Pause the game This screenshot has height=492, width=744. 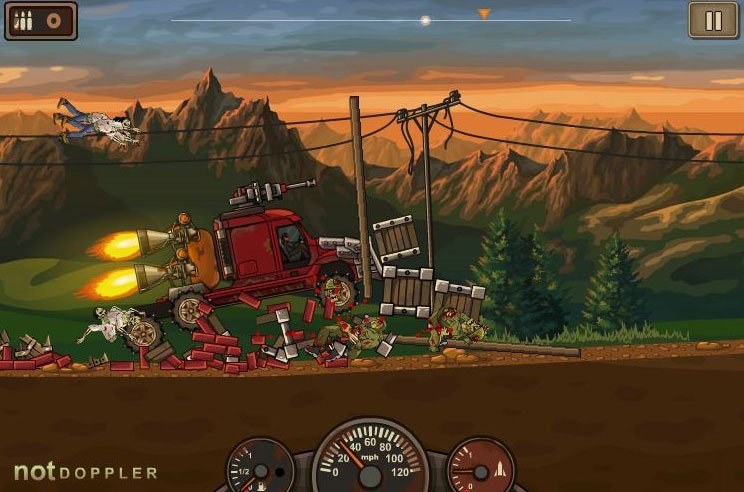(713, 20)
